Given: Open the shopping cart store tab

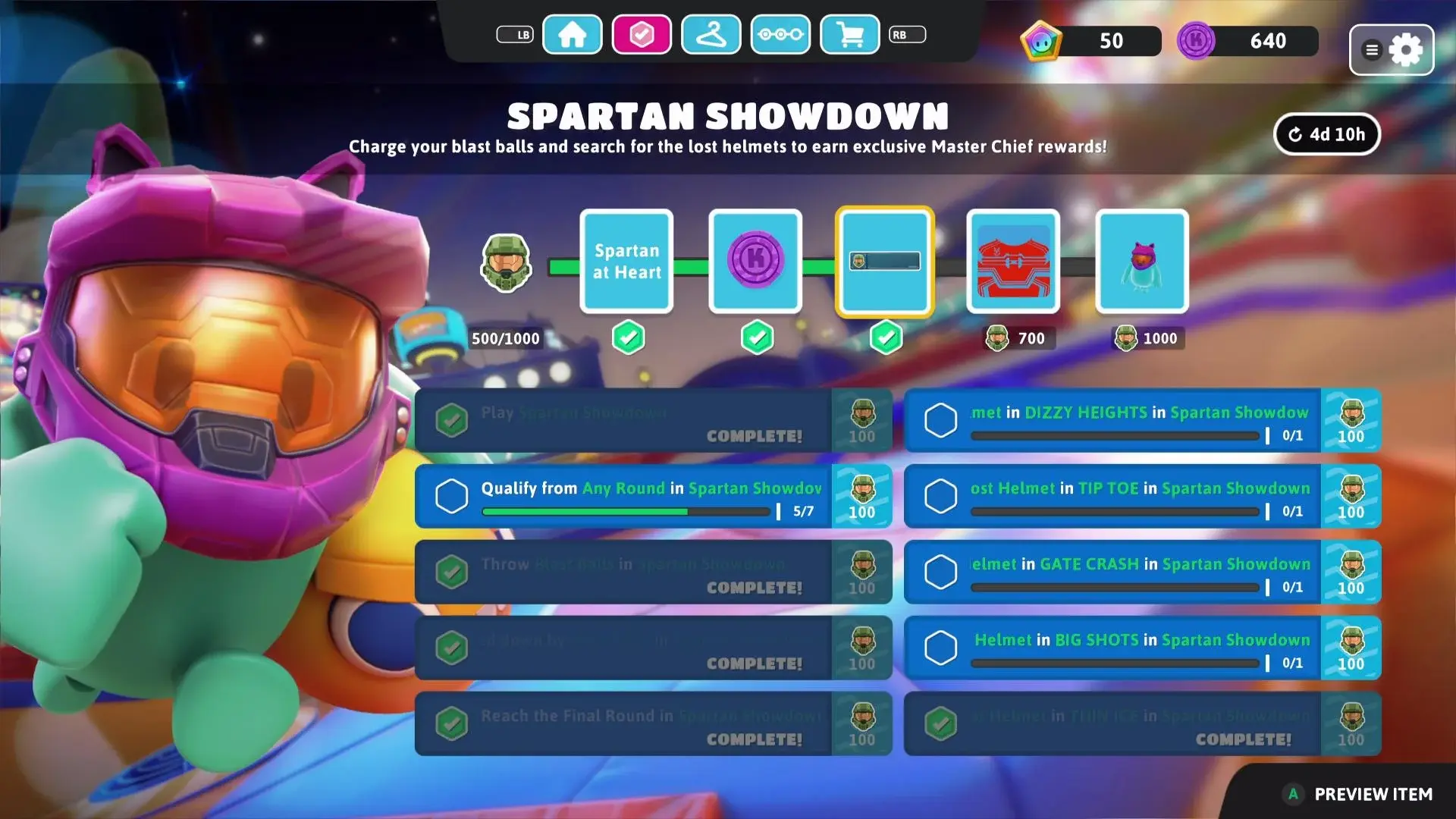Looking at the screenshot, I should (850, 35).
